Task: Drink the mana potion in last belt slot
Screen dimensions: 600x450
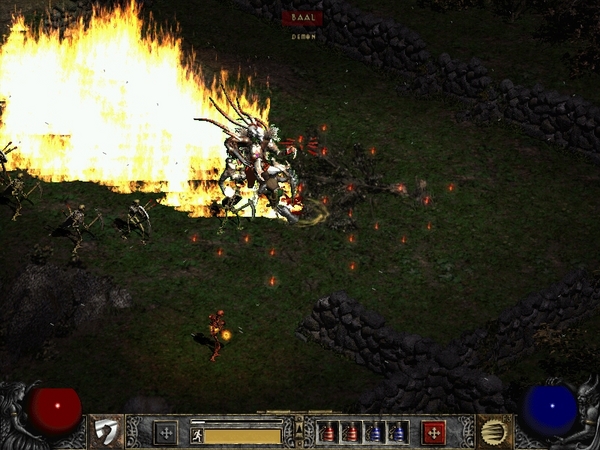Action: click(397, 433)
